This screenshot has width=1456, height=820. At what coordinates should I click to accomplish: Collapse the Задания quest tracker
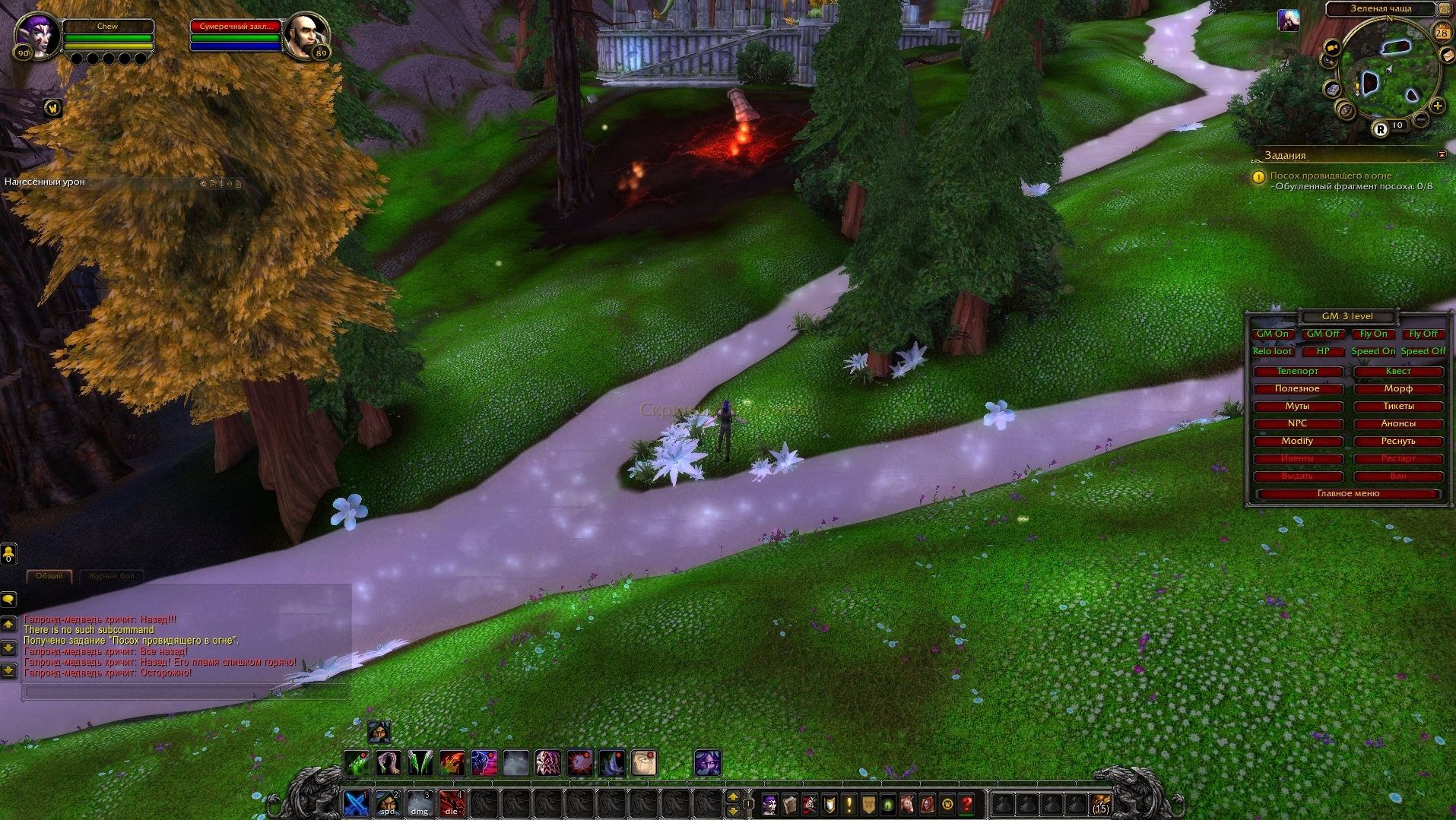tap(1442, 154)
